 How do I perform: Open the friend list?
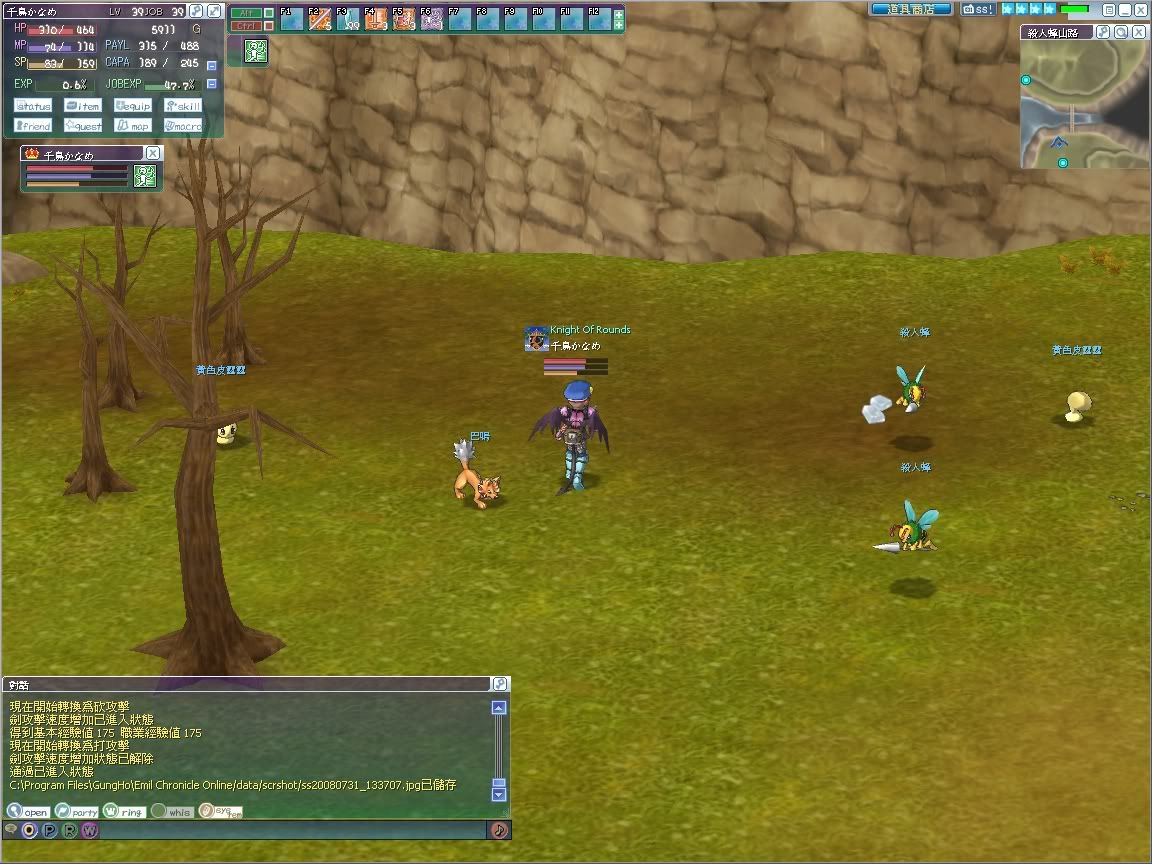pos(33,126)
